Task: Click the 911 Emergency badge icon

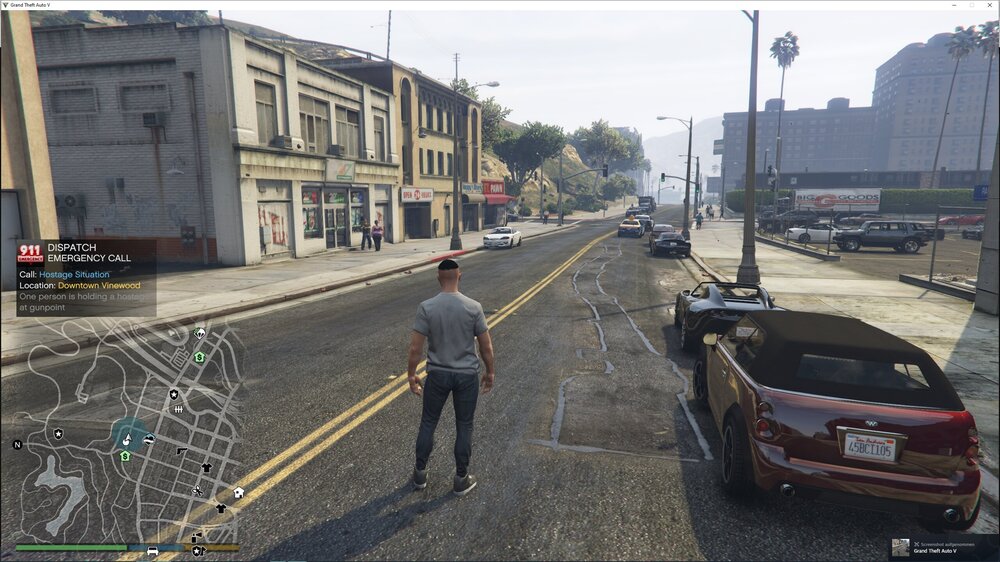Action: click(x=30, y=253)
